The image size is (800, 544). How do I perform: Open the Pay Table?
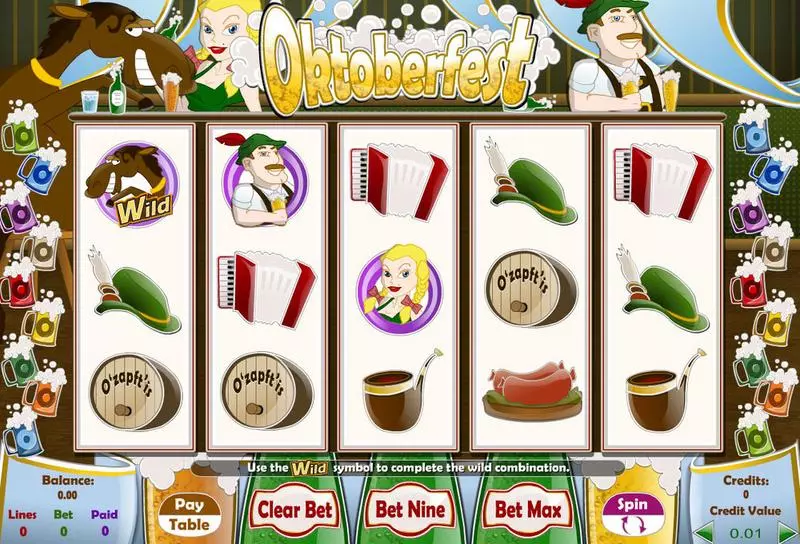[189, 514]
